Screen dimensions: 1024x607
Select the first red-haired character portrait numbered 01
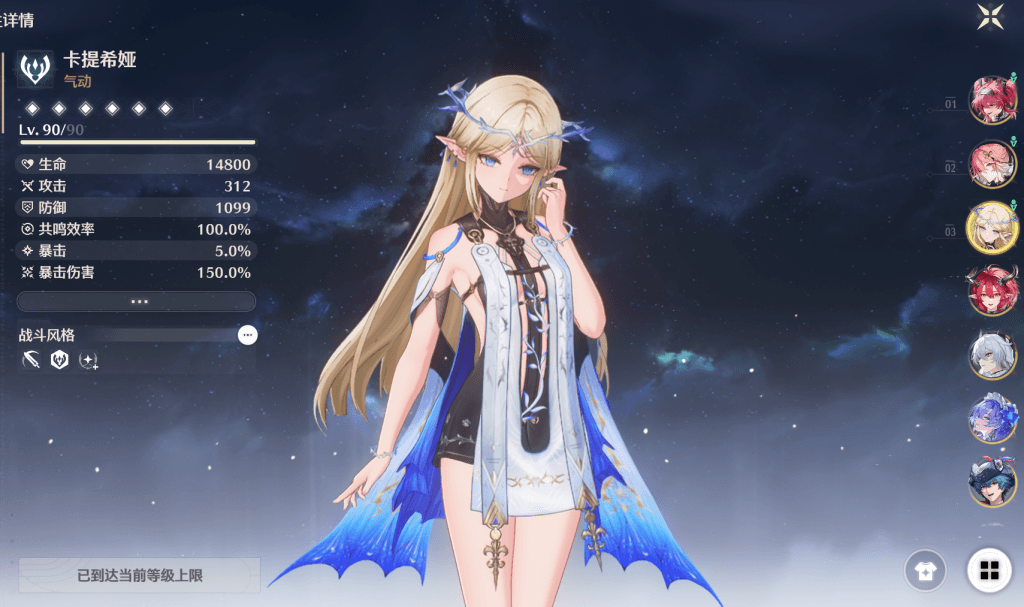point(993,99)
